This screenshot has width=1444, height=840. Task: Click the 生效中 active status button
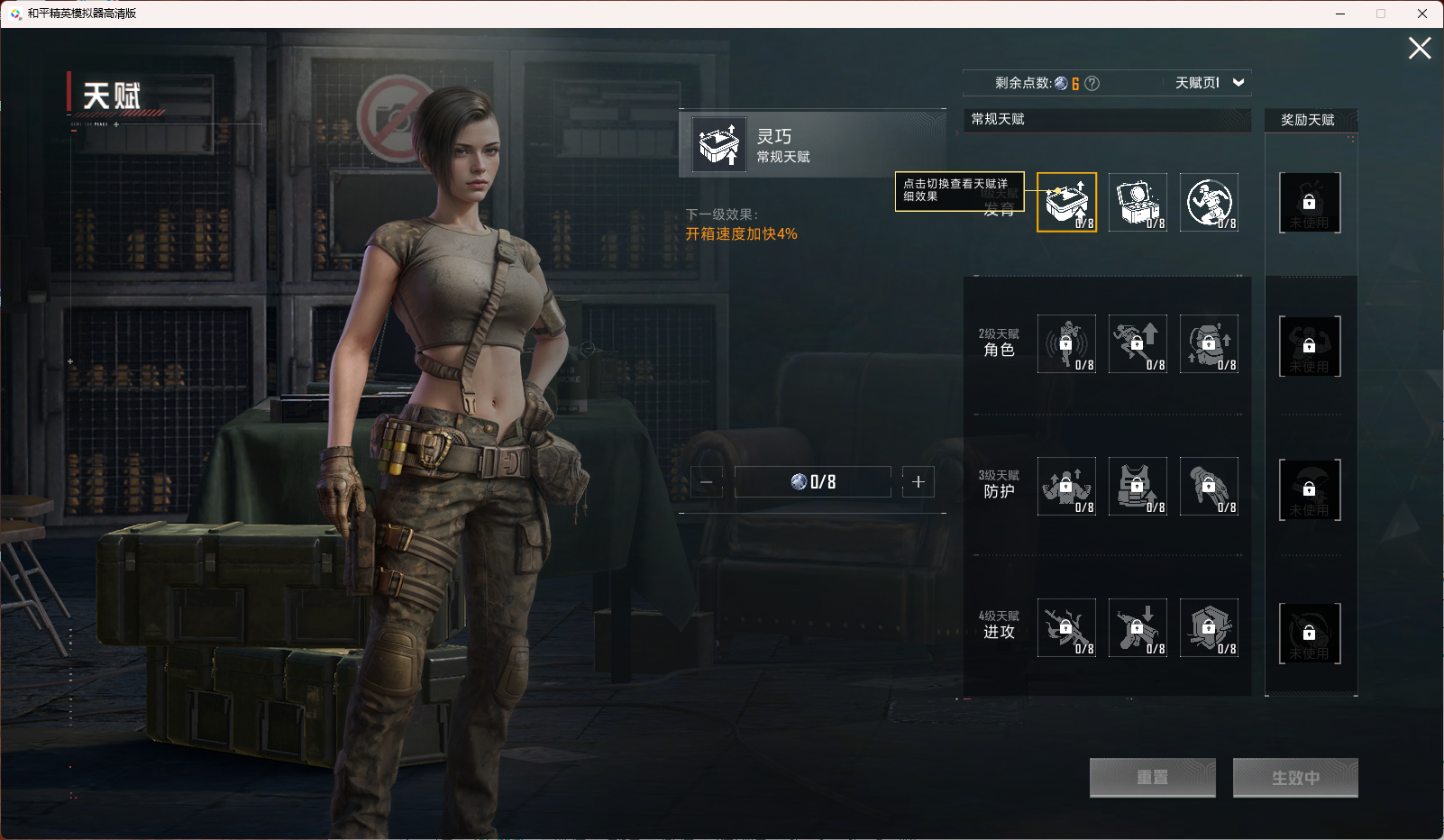pos(1294,777)
